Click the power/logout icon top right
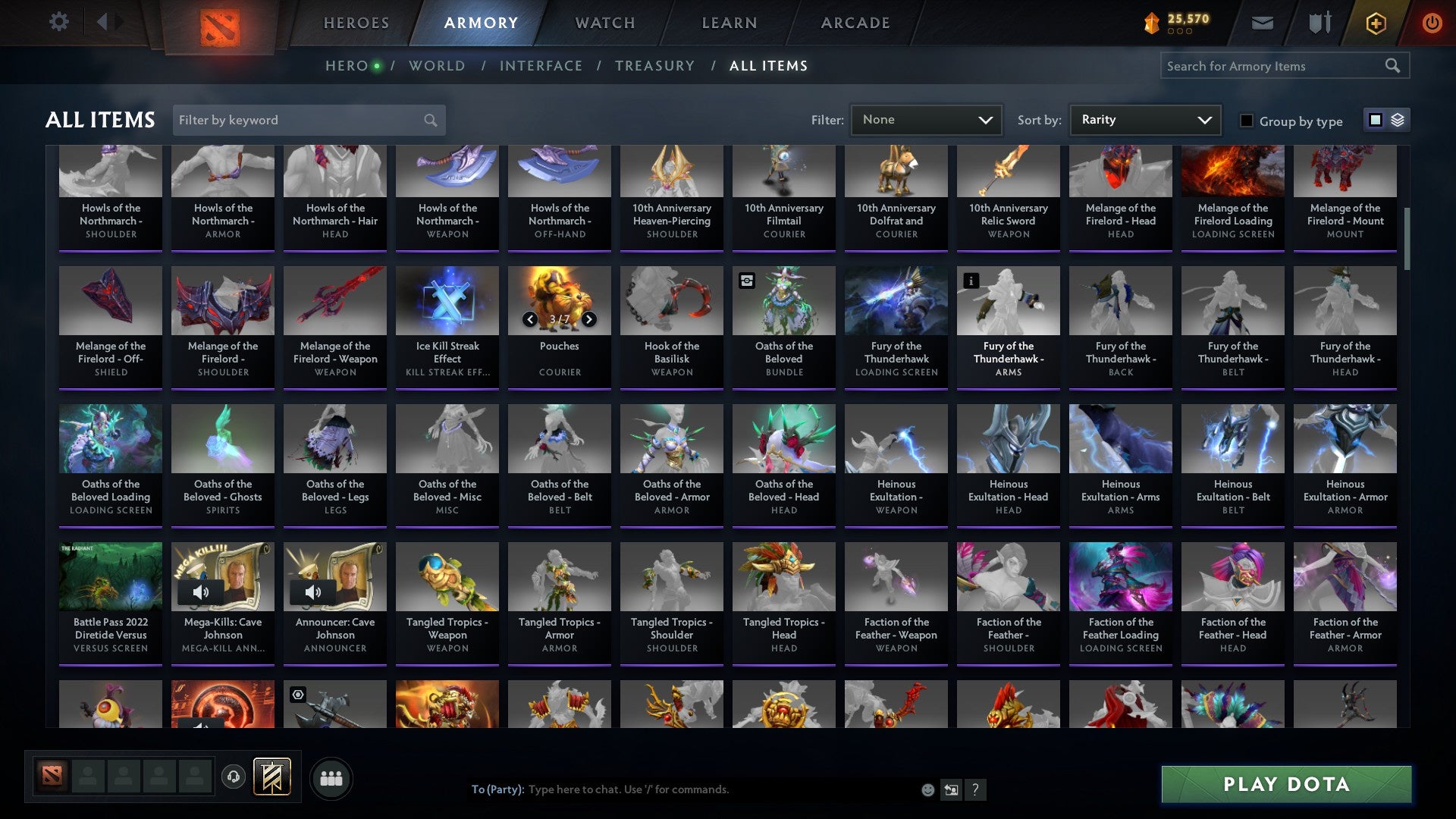 tap(1432, 23)
